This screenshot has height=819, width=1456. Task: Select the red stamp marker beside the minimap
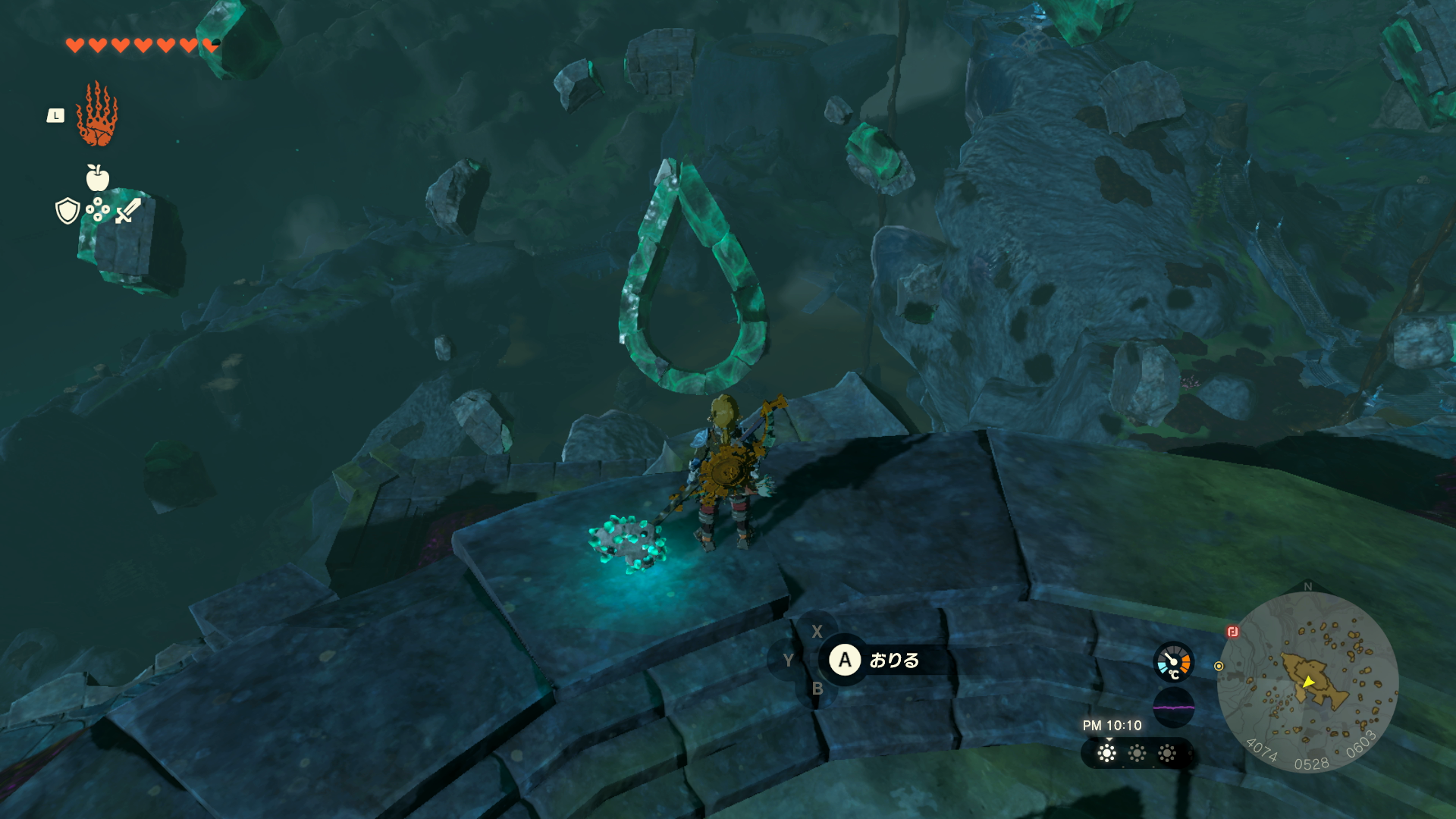(1233, 632)
